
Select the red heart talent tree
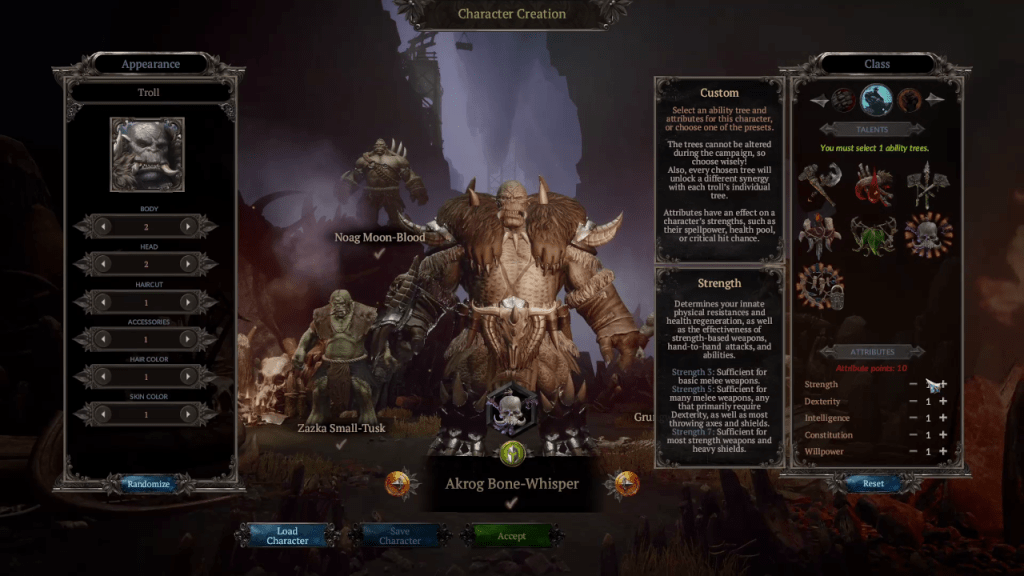point(873,186)
